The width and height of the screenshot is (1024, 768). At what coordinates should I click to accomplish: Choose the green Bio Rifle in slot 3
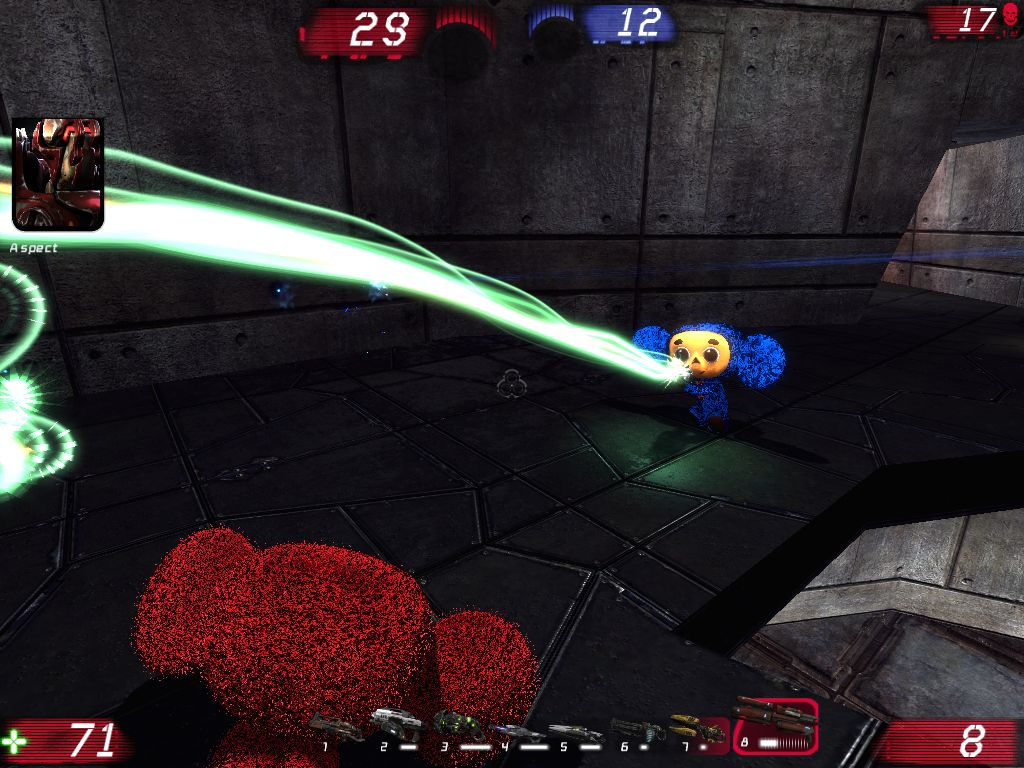pos(456,725)
